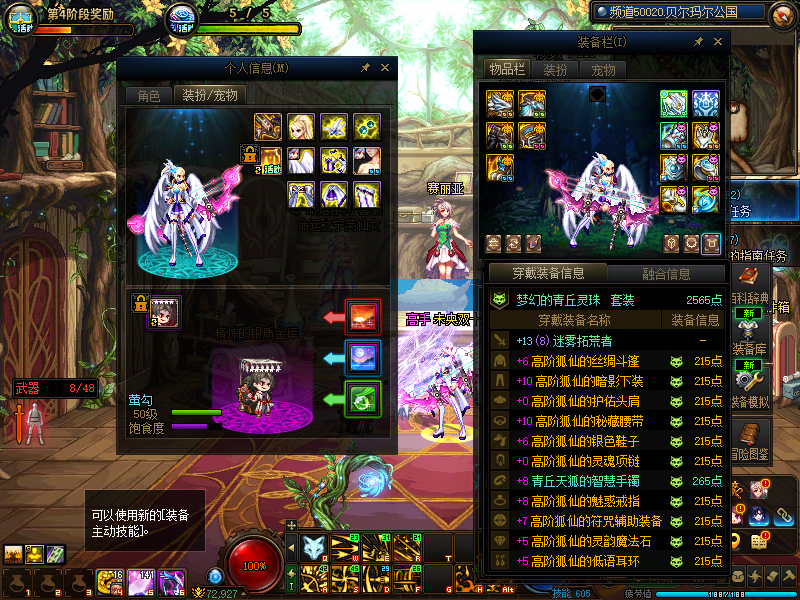Screen dimensions: 800x600
Task: Select the sunset pet skill icon
Action: pyautogui.click(x=362, y=317)
